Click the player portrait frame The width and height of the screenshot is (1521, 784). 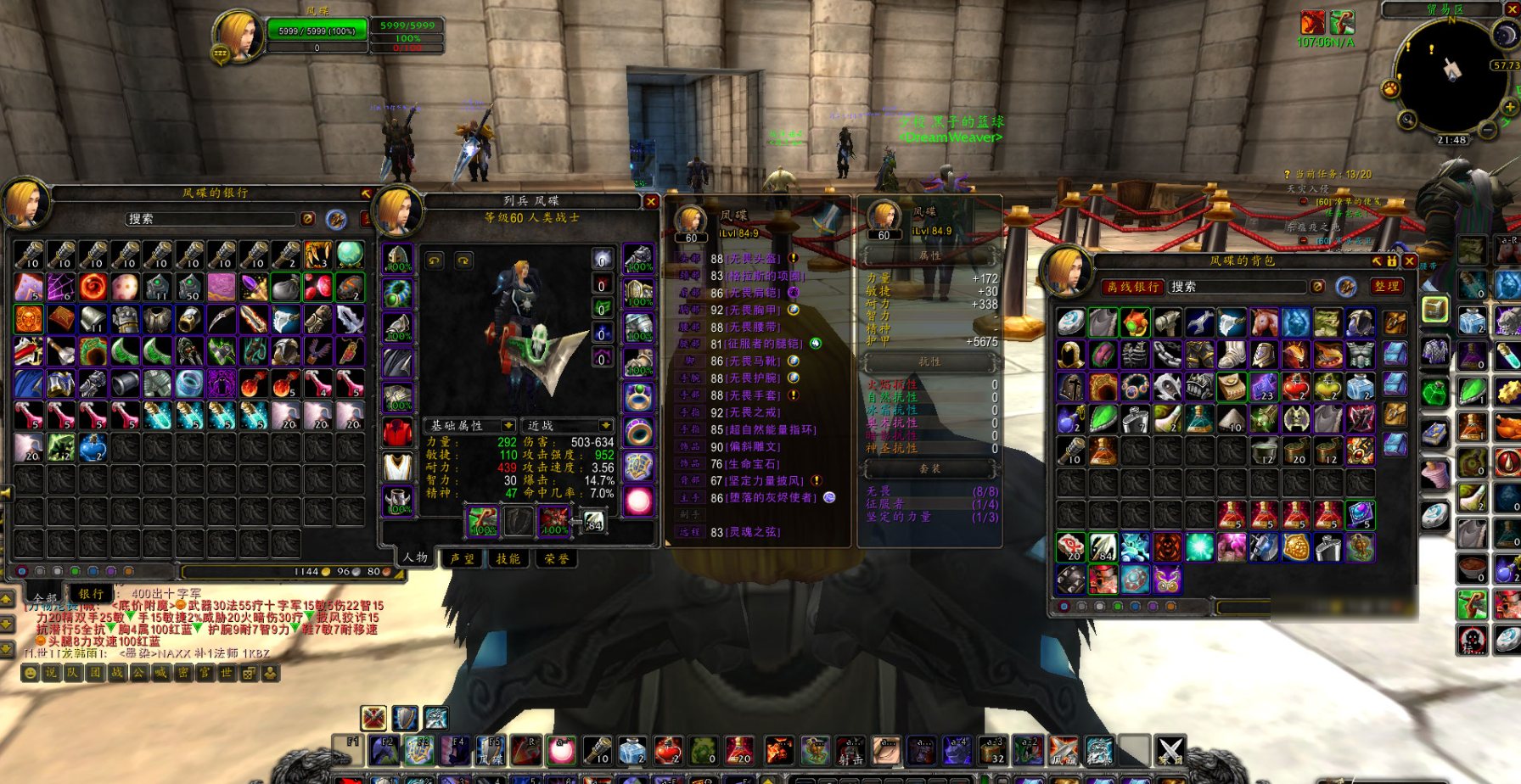point(238,36)
